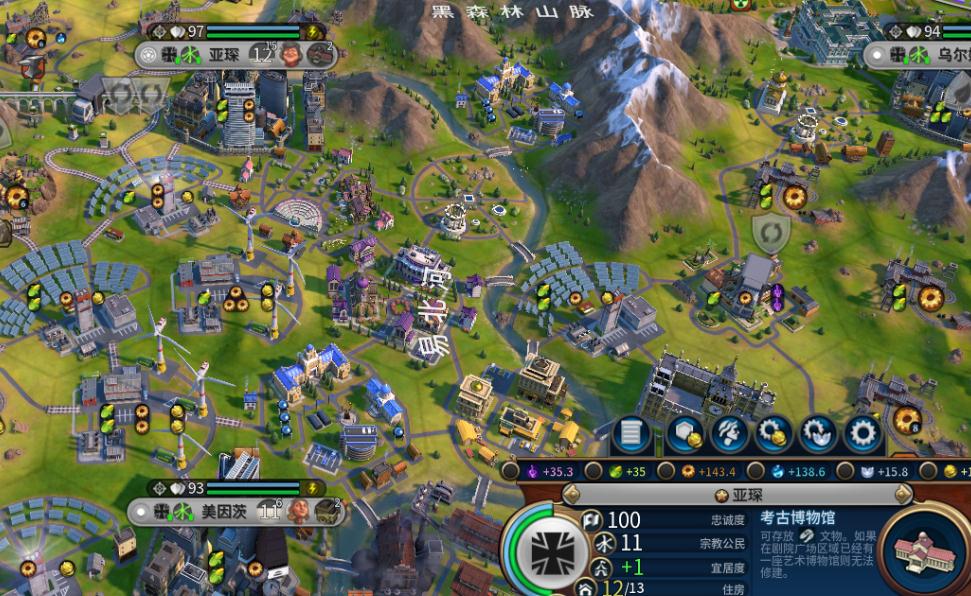
Task: Go to previous city with left arrow
Action: pyautogui.click(x=571, y=494)
